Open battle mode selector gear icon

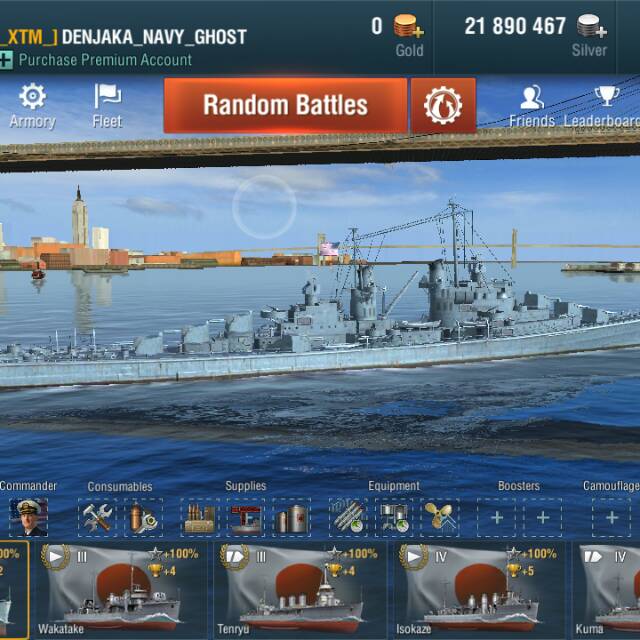click(443, 105)
